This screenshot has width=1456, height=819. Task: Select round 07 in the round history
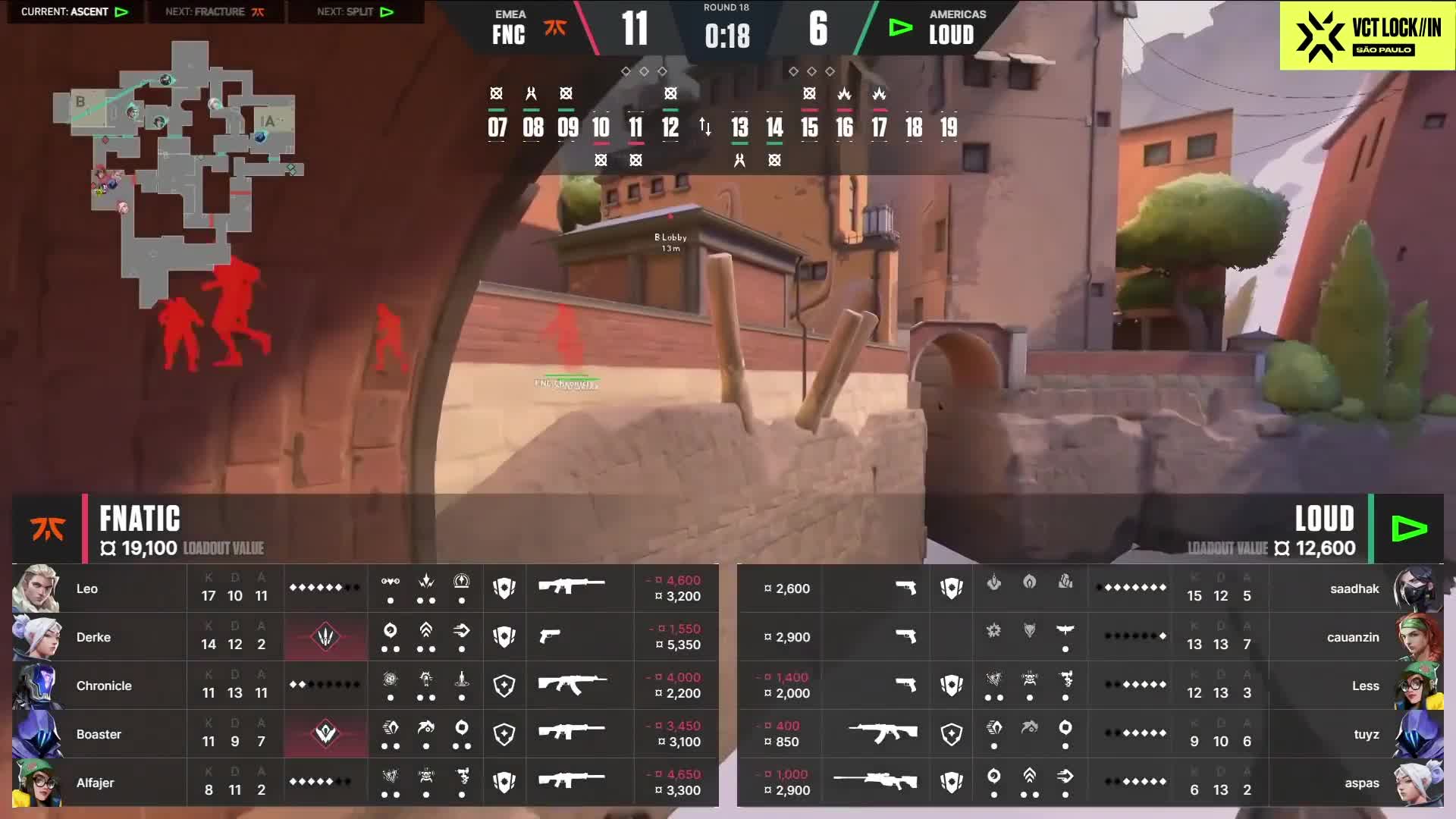tap(497, 127)
